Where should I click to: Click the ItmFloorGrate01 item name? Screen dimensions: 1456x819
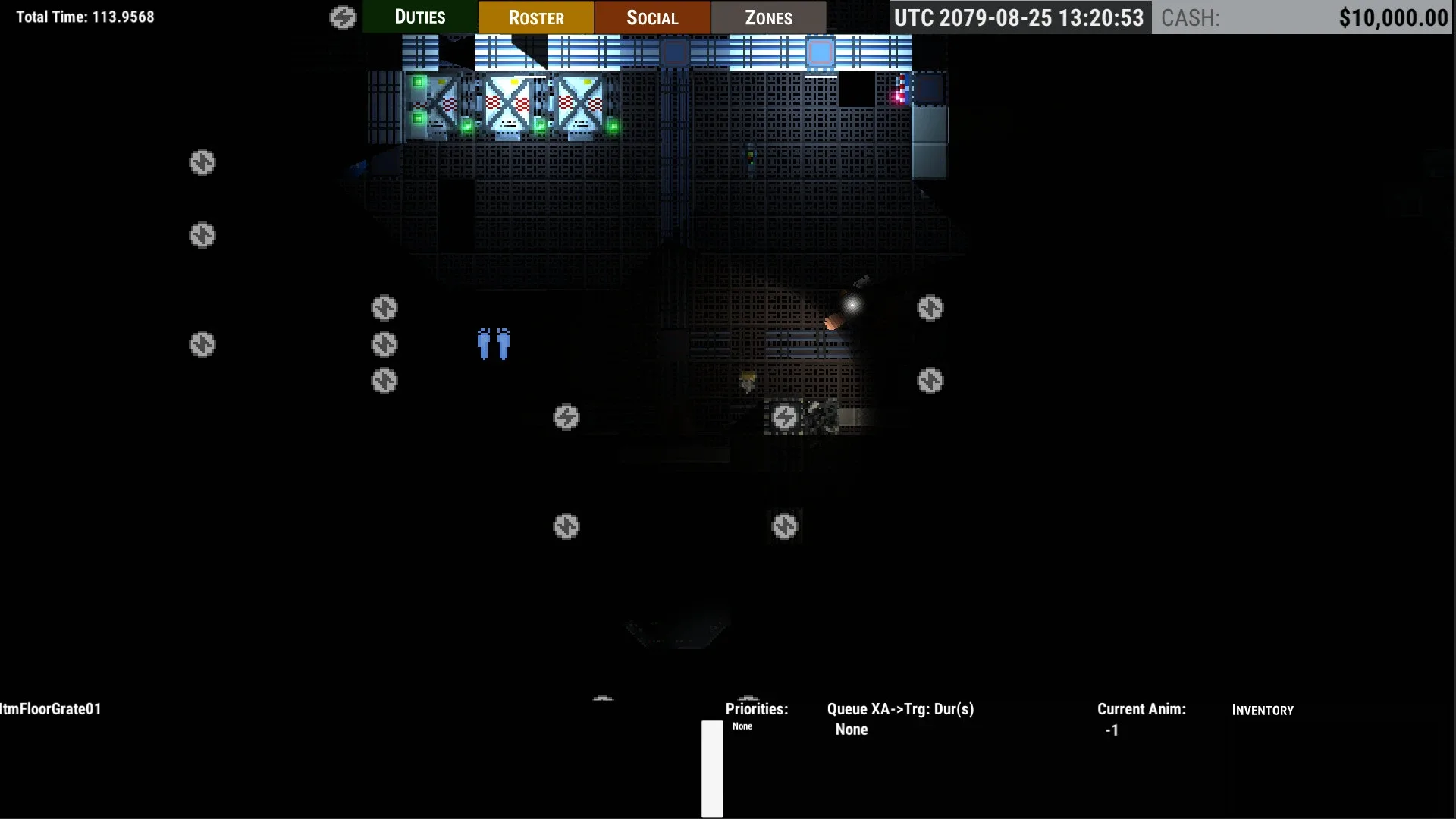click(x=50, y=710)
